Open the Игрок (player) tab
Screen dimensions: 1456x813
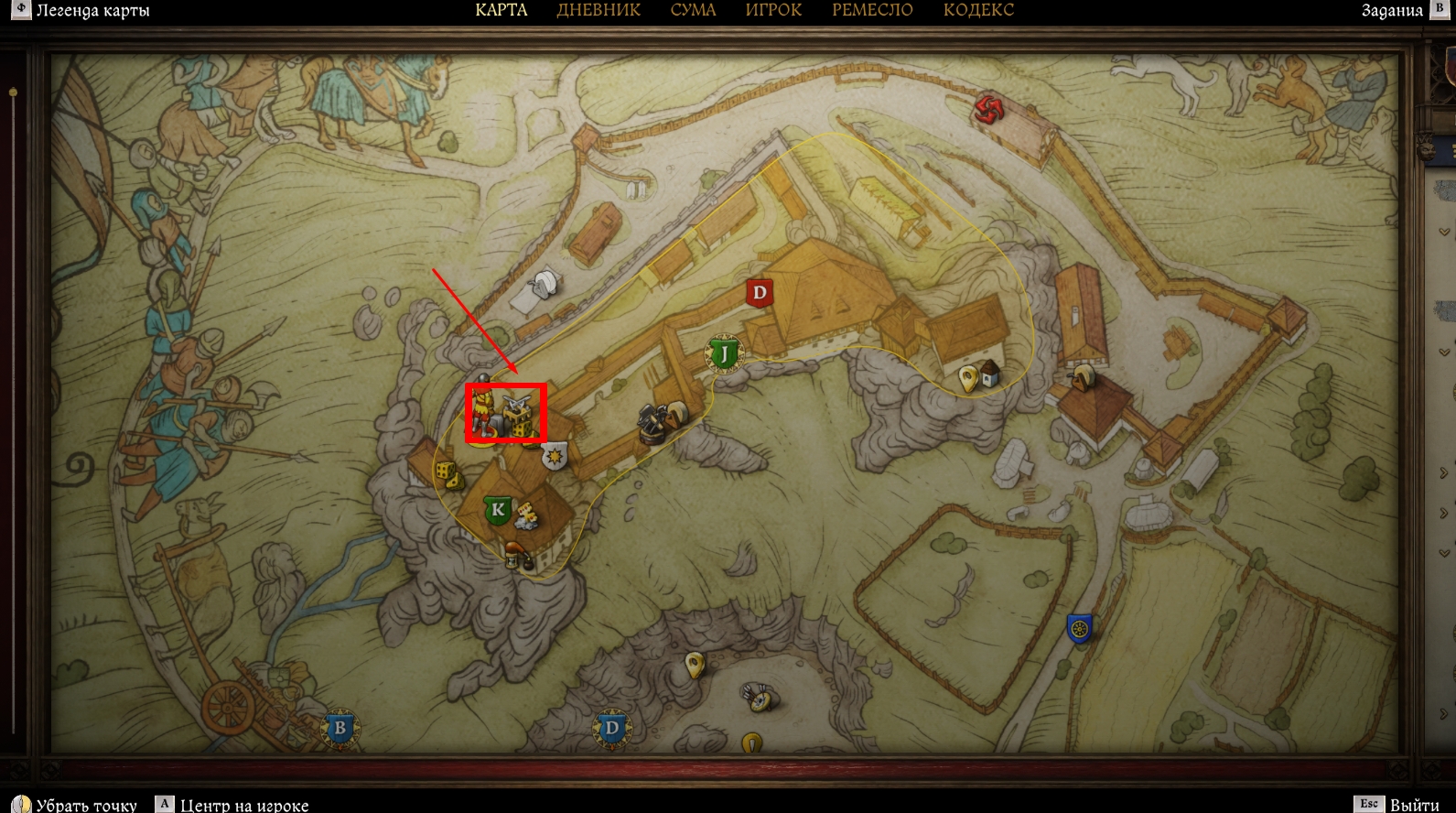coord(773,10)
